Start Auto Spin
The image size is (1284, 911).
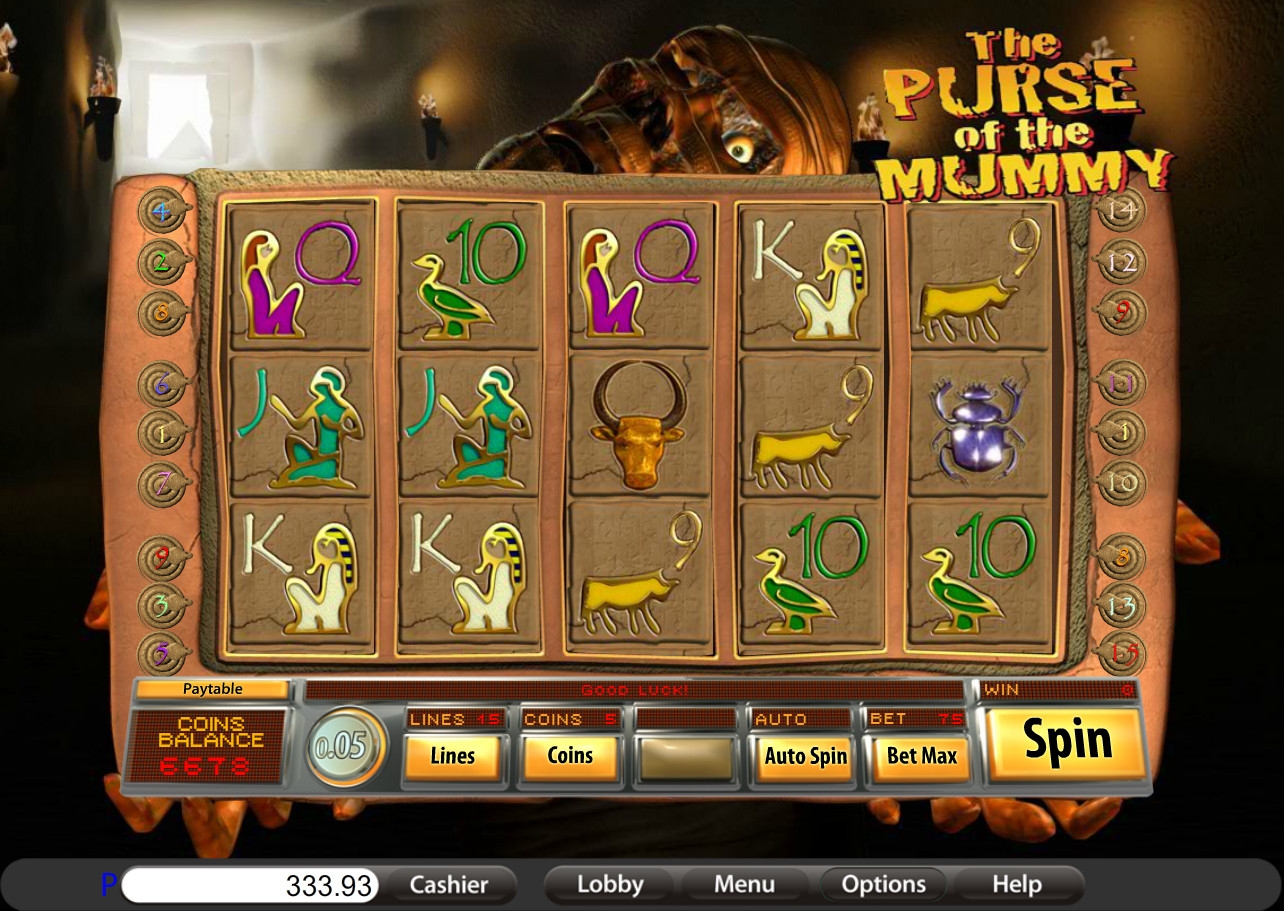tap(805, 756)
